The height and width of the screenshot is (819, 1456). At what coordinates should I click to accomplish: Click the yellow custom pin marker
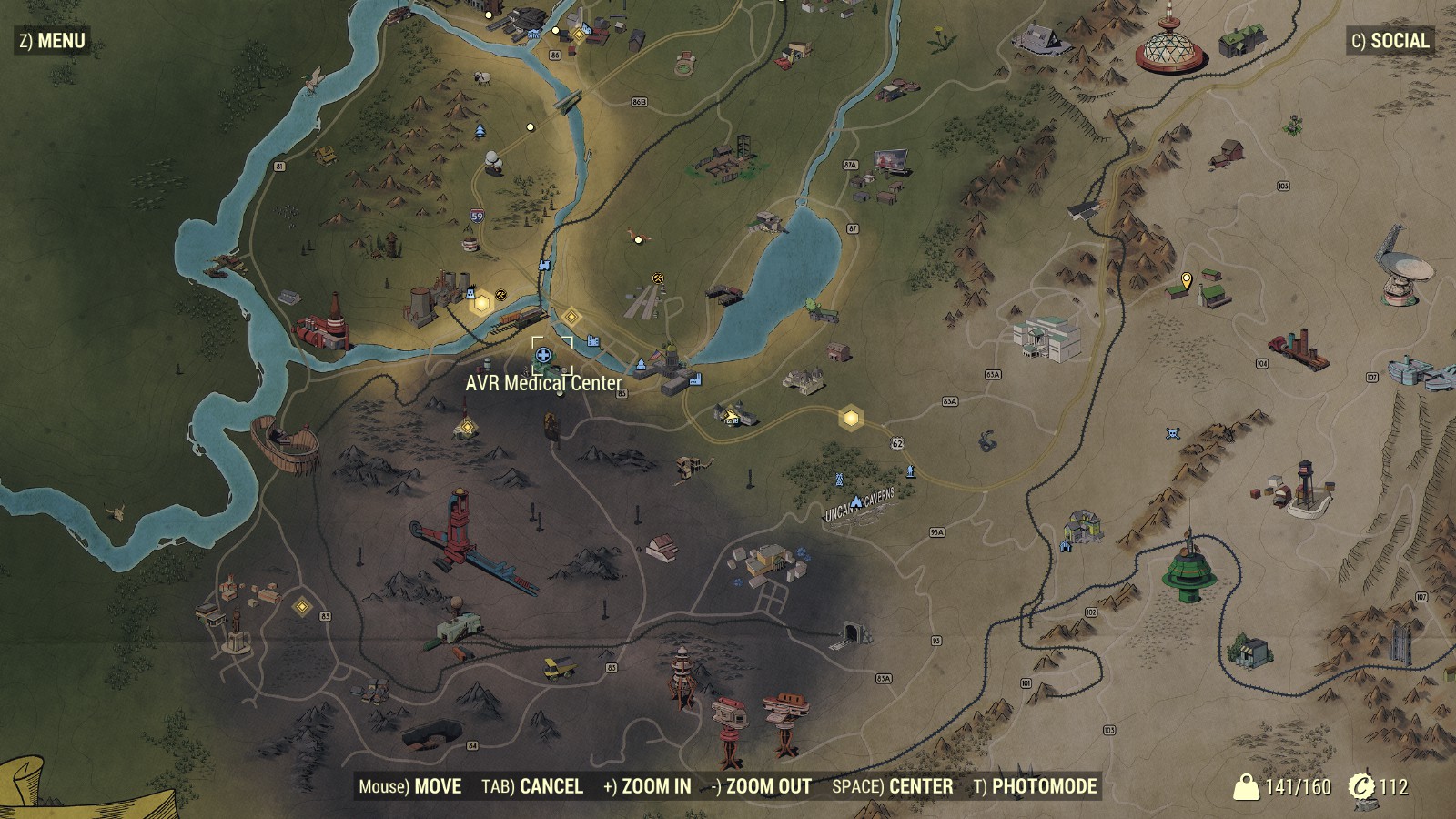click(x=1186, y=281)
